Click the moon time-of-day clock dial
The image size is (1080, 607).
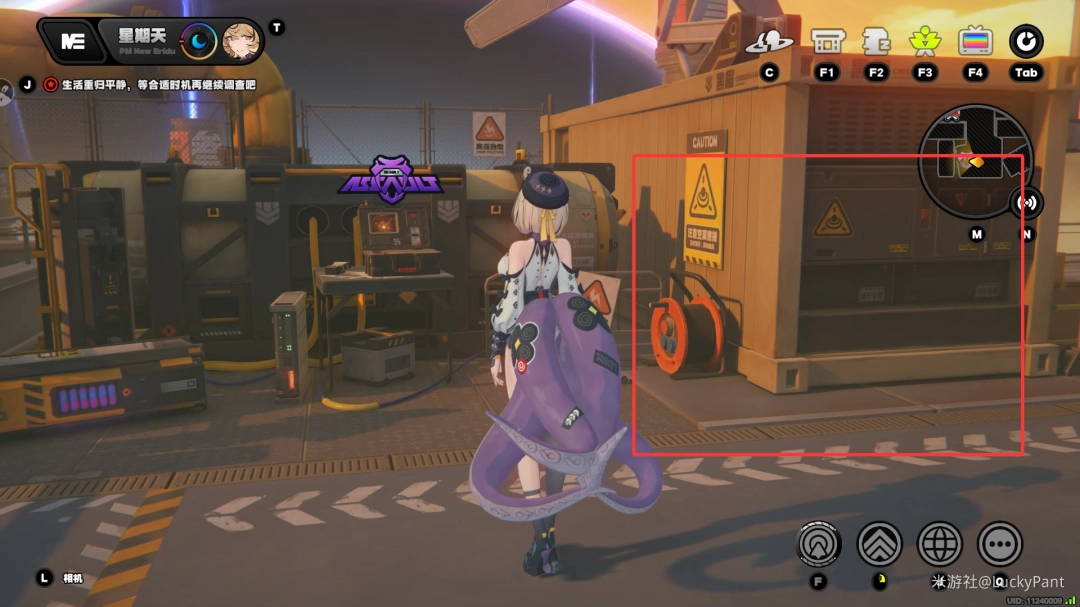(x=201, y=41)
